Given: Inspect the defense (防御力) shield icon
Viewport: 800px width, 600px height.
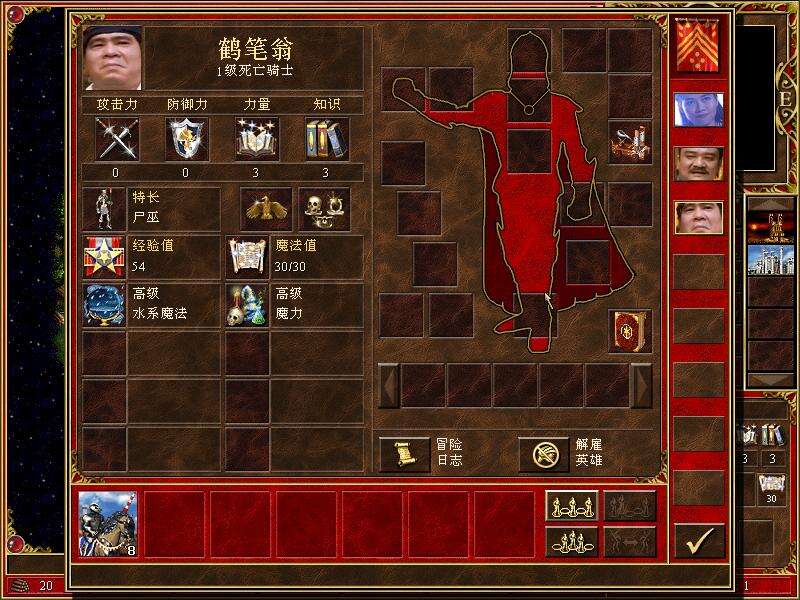Looking at the screenshot, I should pyautogui.click(x=186, y=139).
